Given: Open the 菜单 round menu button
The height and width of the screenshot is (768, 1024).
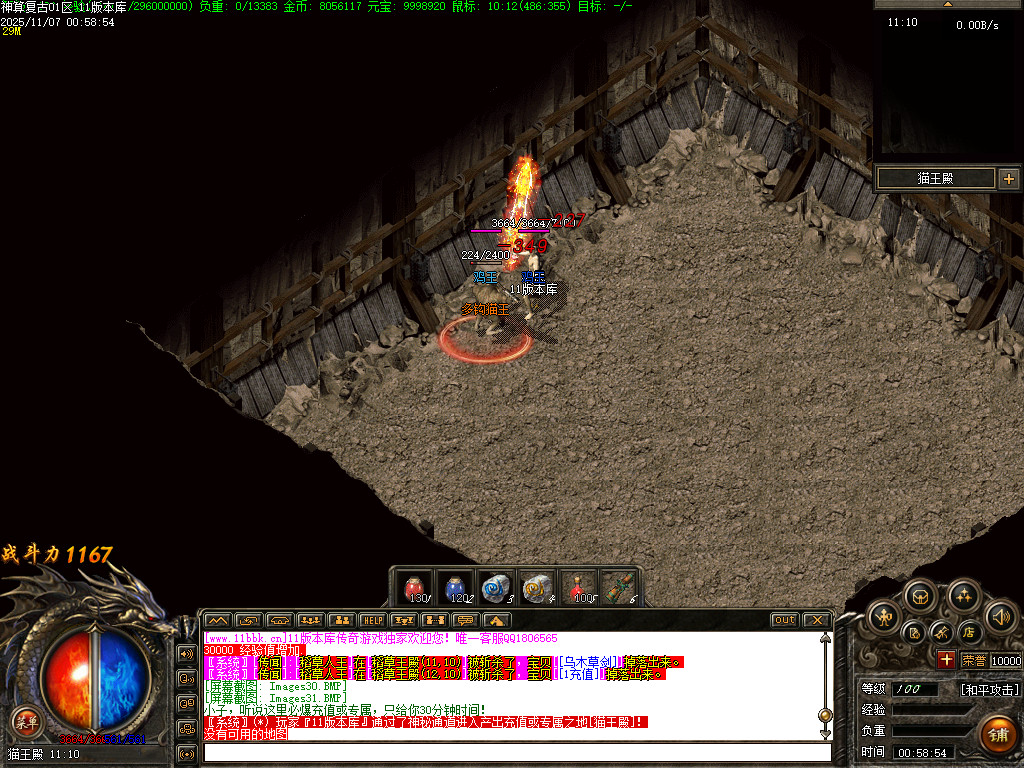Looking at the screenshot, I should coord(25,719).
